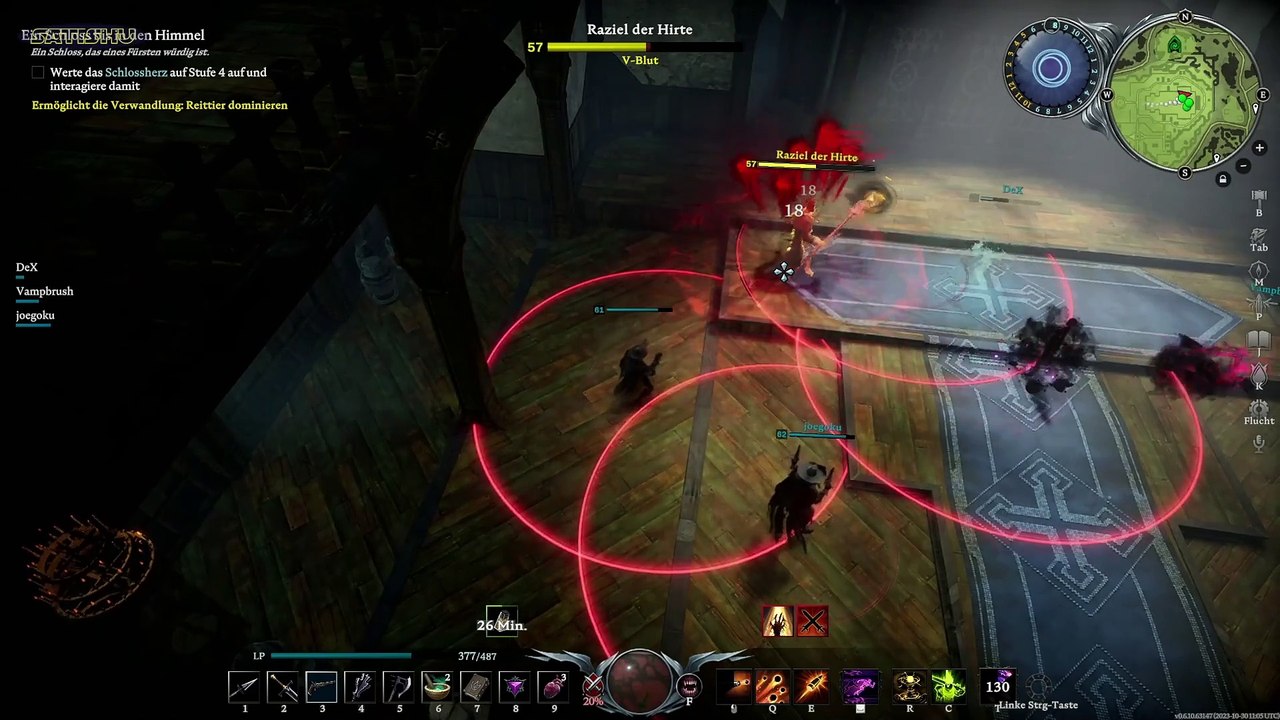Viewport: 1280px width, 720px height.
Task: Select the purple gem item in slot 8
Action: [515, 687]
